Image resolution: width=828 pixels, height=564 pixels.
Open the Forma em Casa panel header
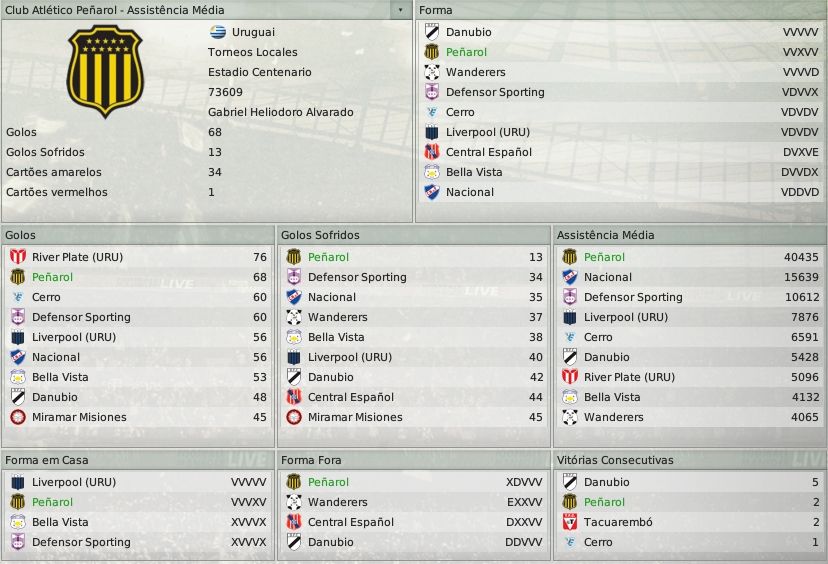pos(46,460)
